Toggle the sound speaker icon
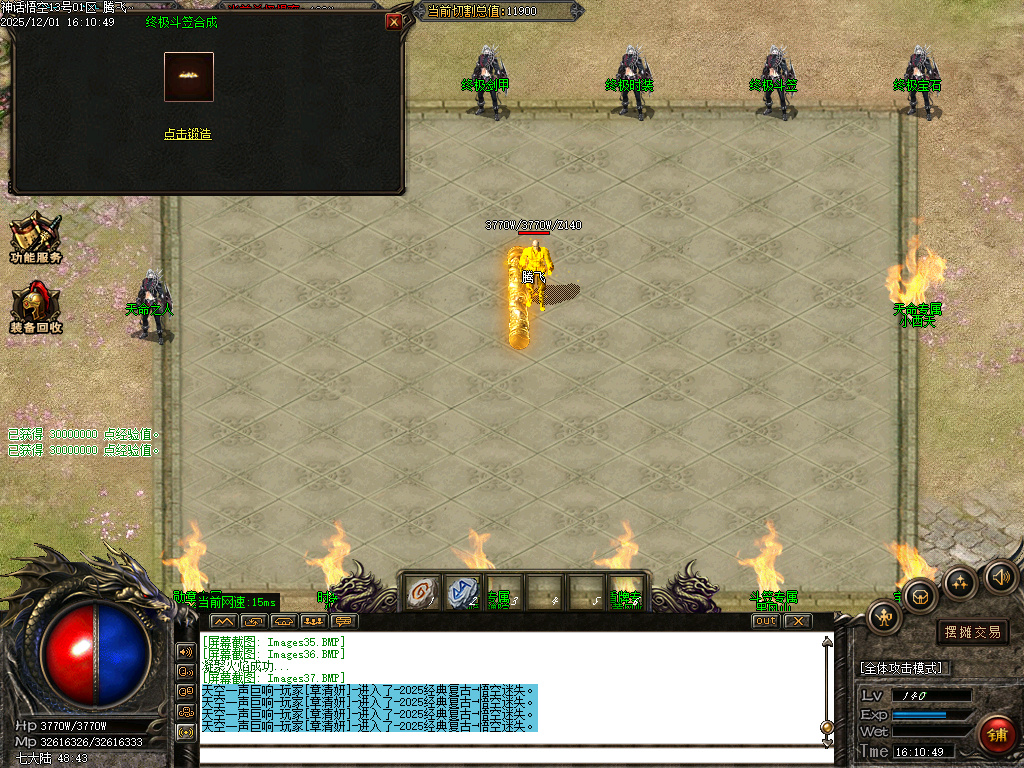 pyautogui.click(x=1000, y=576)
